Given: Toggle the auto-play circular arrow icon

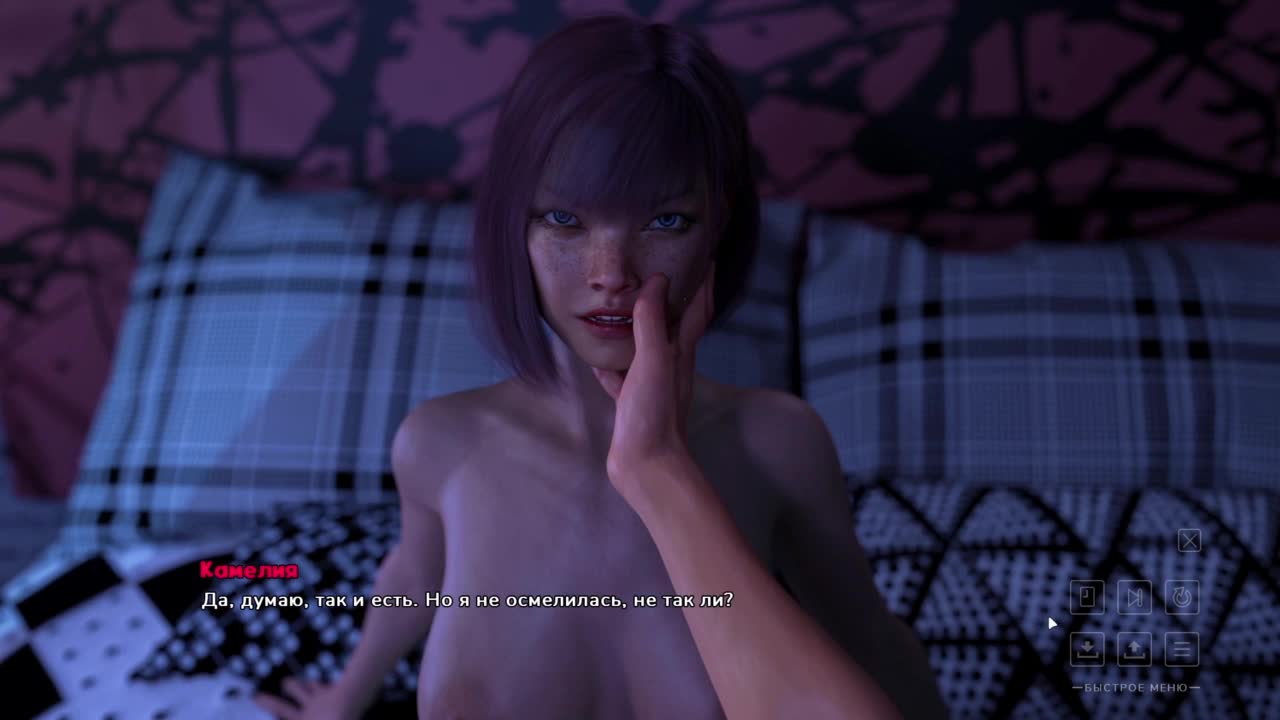Looking at the screenshot, I should coord(1182,597).
